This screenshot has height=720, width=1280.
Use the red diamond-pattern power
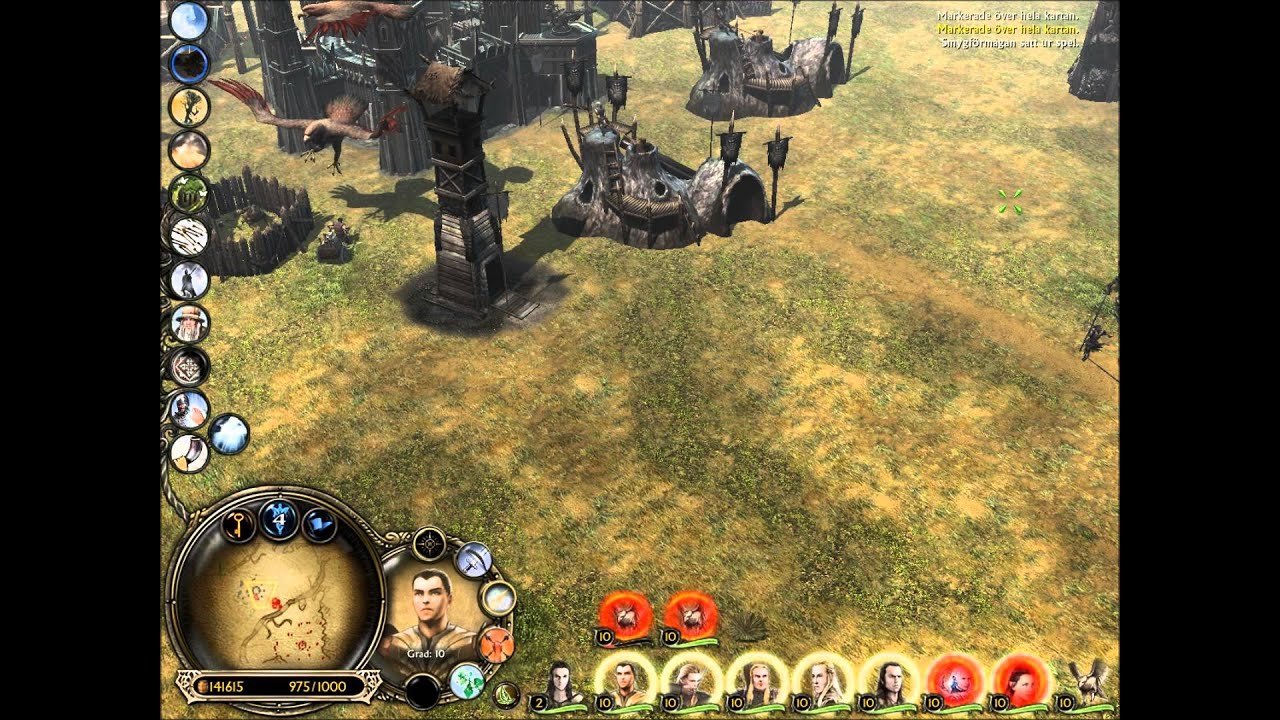click(188, 366)
